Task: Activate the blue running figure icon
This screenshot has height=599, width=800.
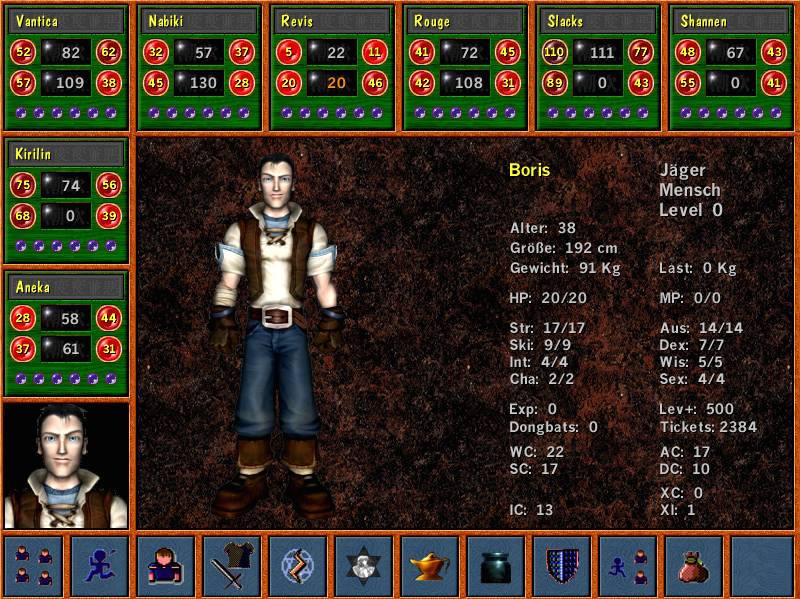Action: click(100, 565)
